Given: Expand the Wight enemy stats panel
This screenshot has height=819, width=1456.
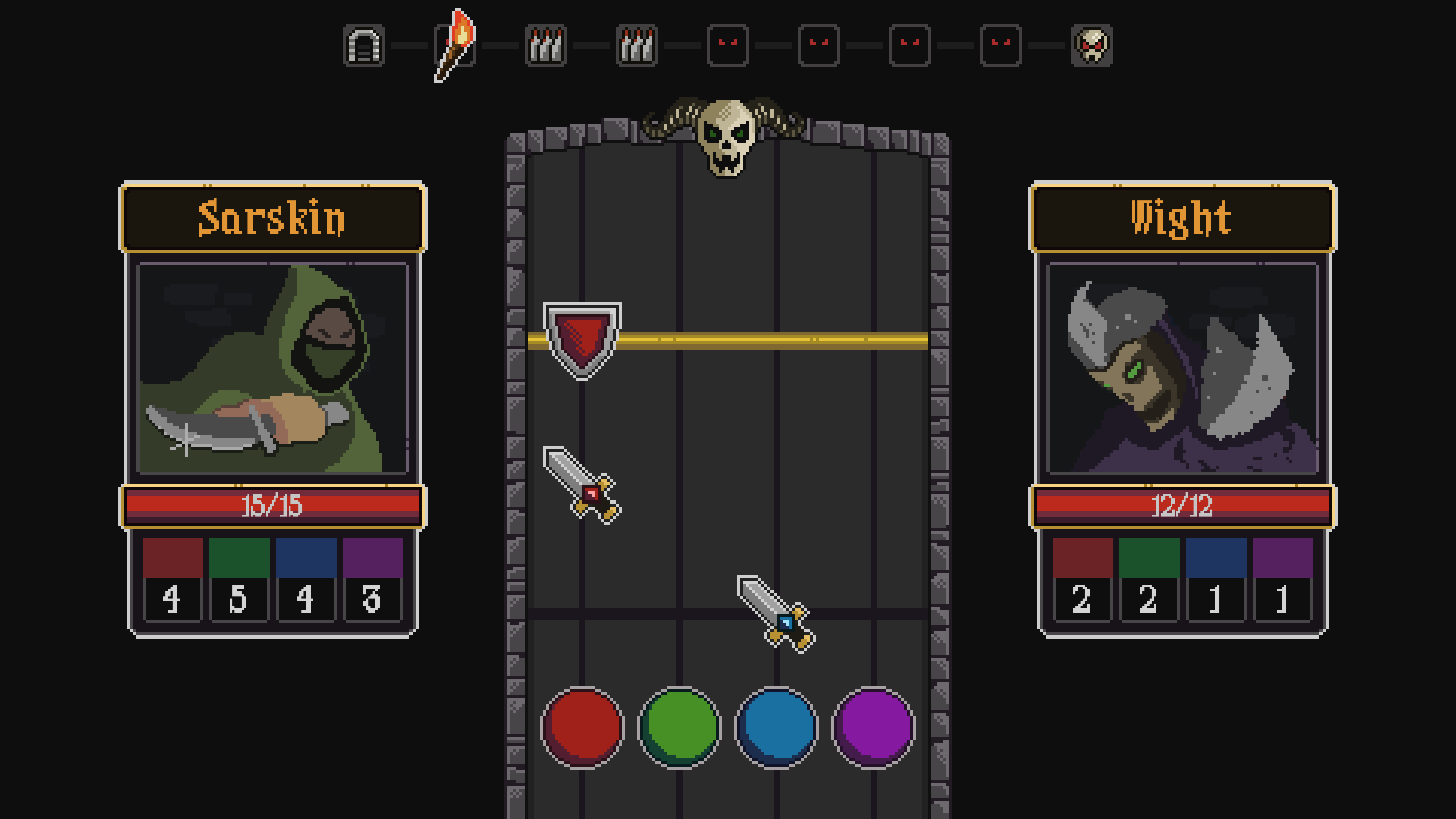Looking at the screenshot, I should [1183, 366].
